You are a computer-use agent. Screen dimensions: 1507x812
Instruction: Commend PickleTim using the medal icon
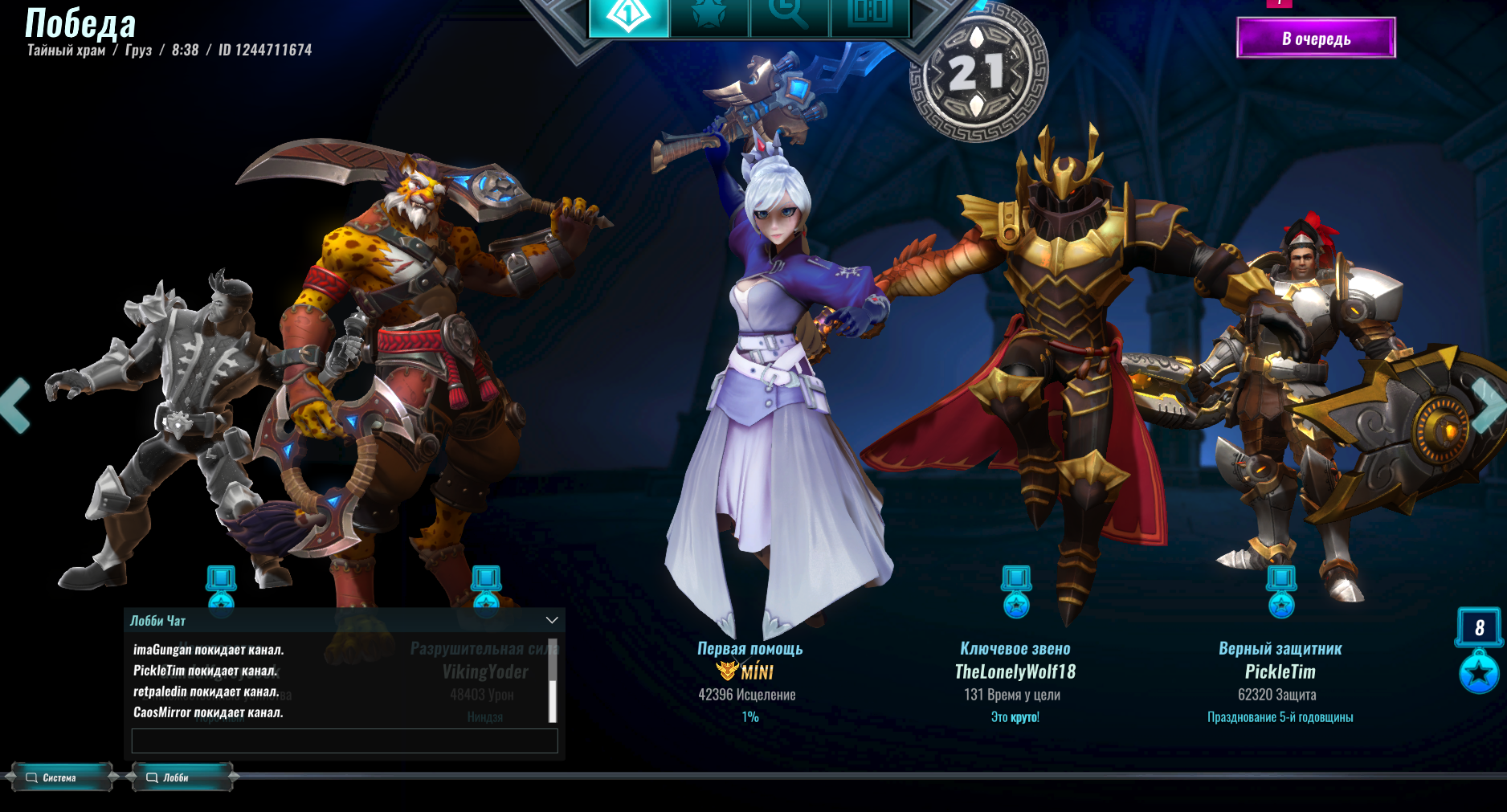1281,592
